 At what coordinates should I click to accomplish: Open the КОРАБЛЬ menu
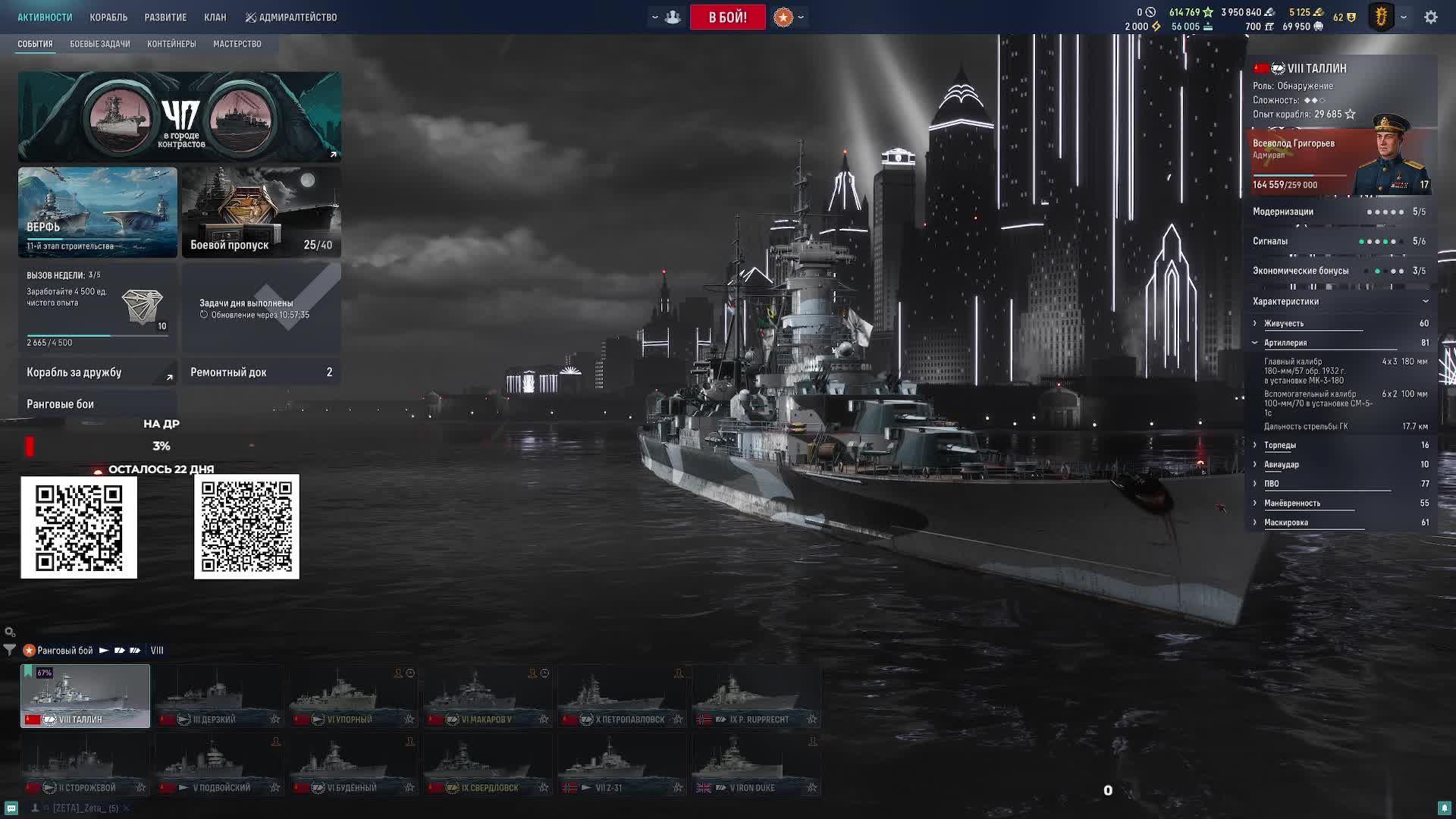pos(108,17)
